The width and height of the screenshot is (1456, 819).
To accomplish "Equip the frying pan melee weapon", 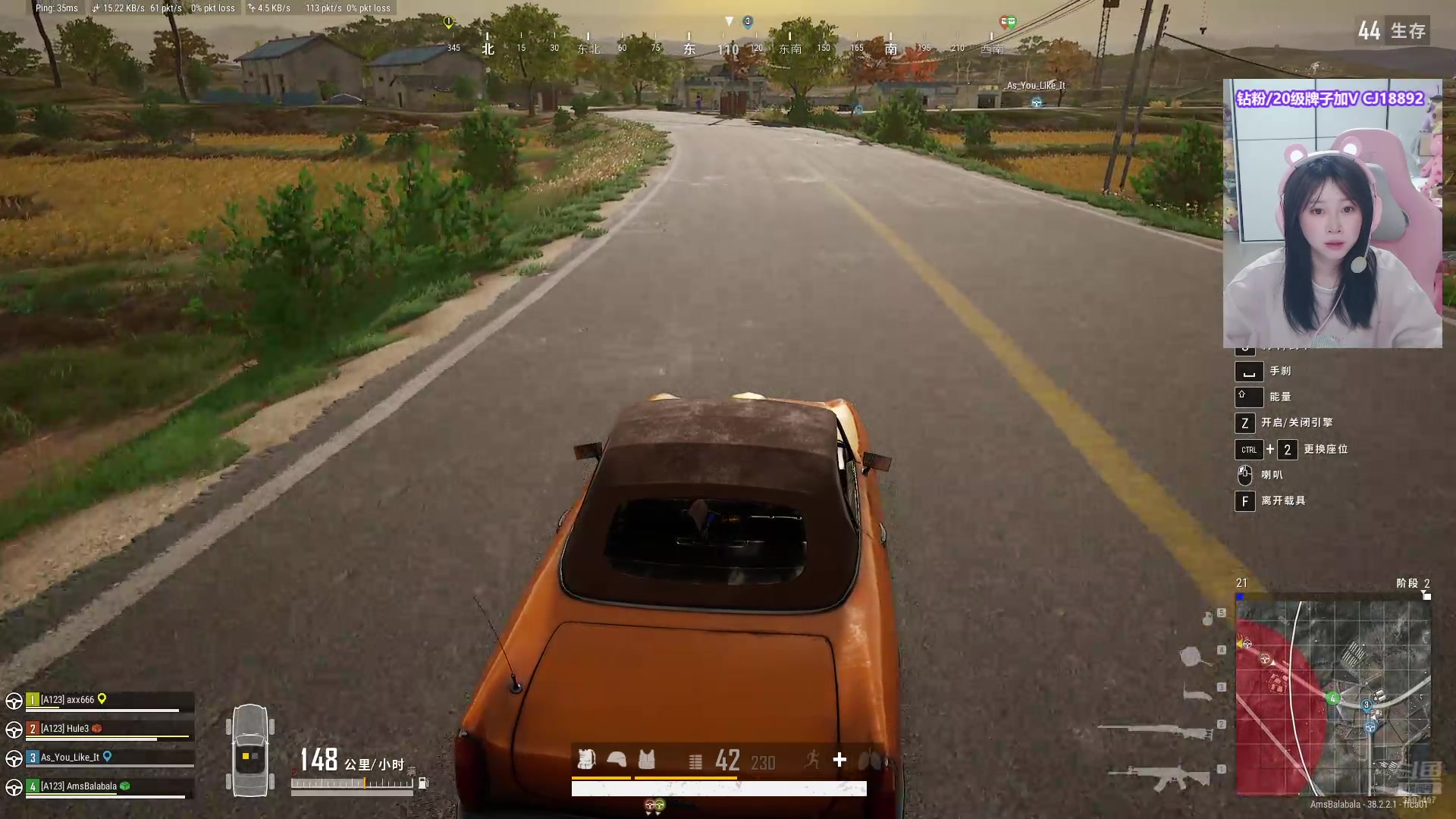I will point(1194,656).
